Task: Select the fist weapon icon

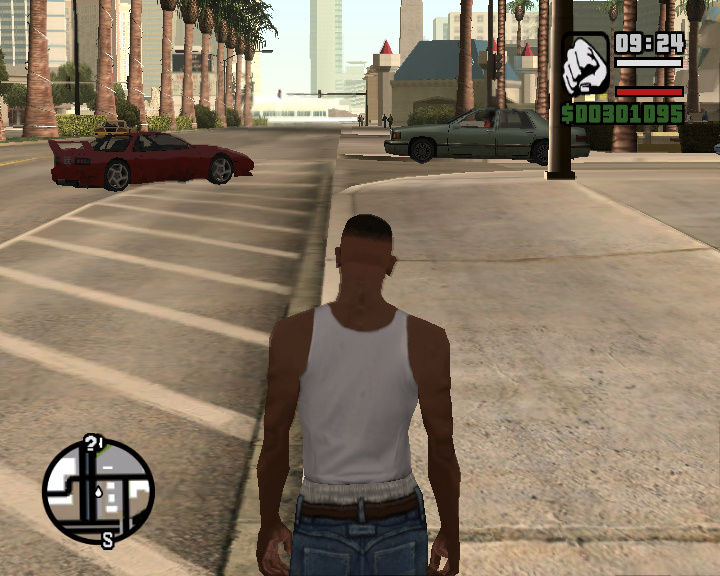Action: pos(585,65)
